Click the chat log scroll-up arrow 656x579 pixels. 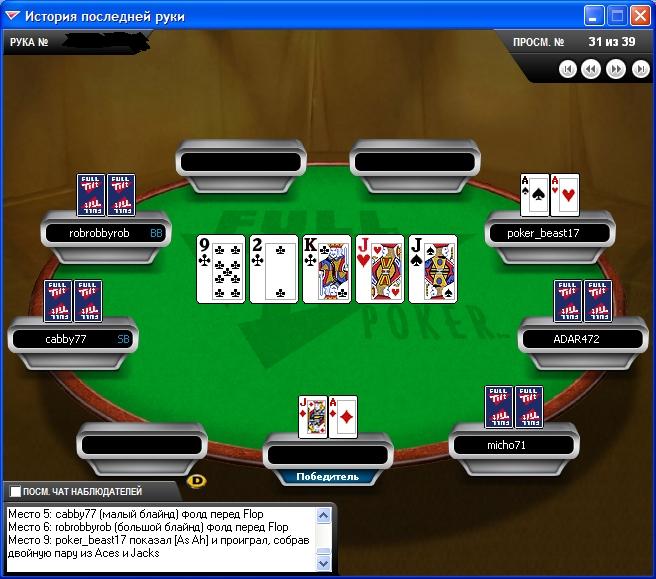(323, 516)
